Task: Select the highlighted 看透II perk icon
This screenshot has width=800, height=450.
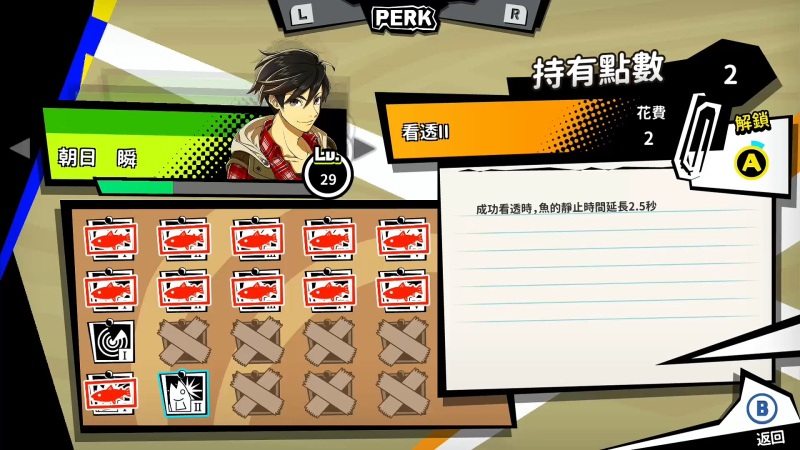Action: click(183, 393)
